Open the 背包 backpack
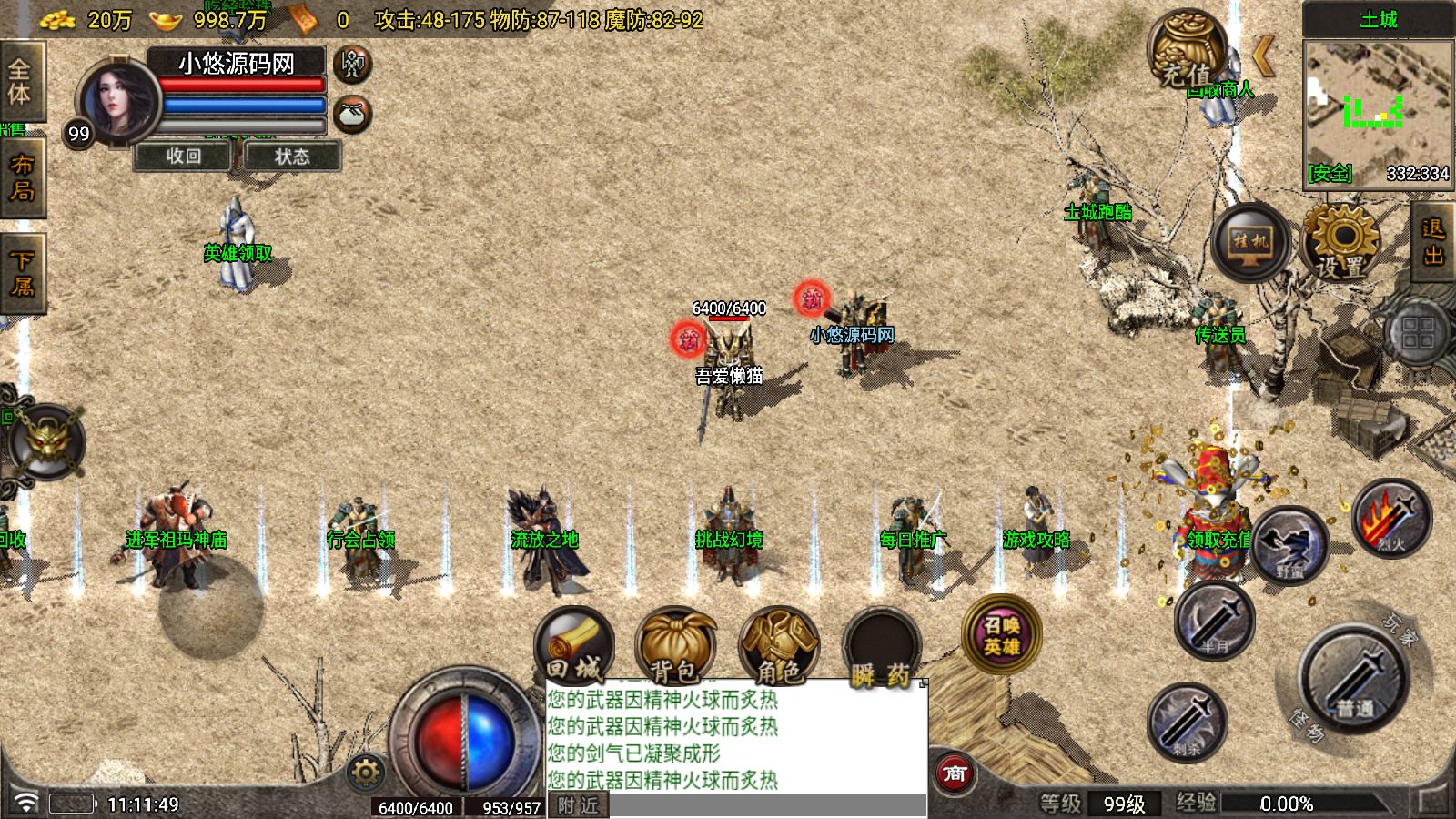This screenshot has height=819, width=1456. (675, 645)
